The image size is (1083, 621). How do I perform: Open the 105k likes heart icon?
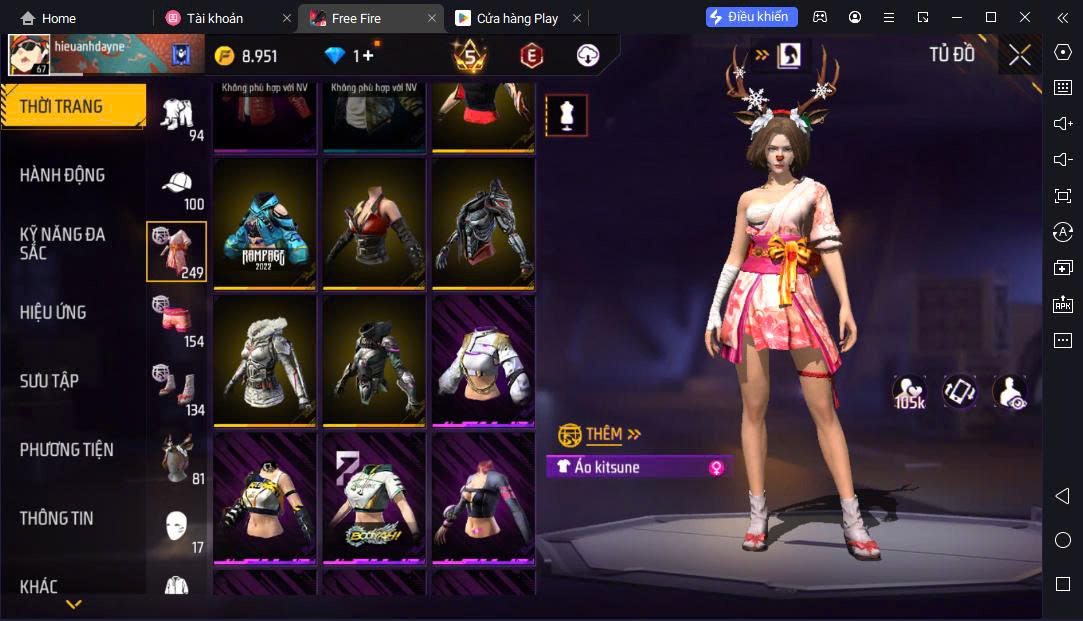908,392
